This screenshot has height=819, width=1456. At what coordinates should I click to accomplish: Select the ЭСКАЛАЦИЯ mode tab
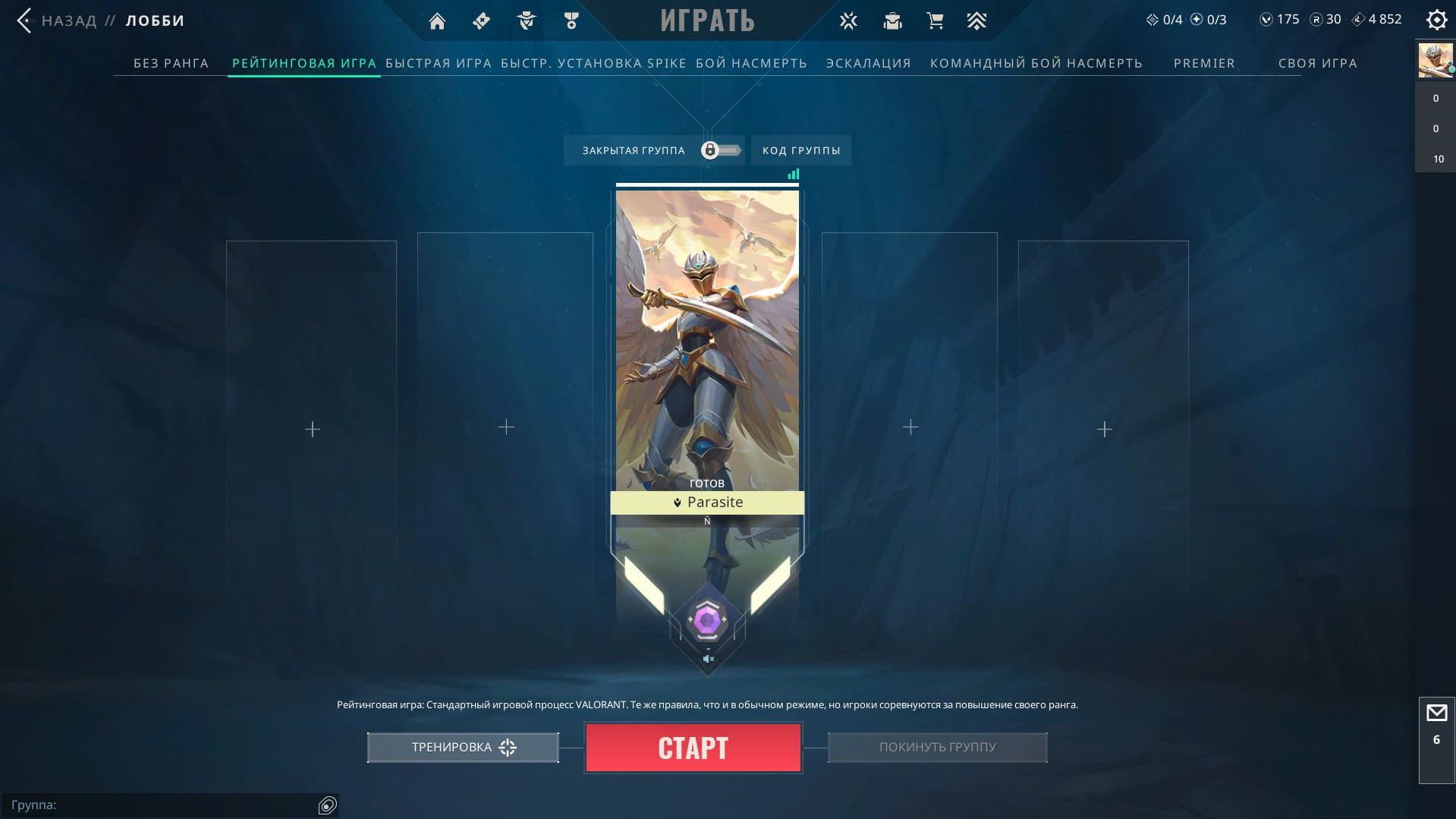(868, 63)
